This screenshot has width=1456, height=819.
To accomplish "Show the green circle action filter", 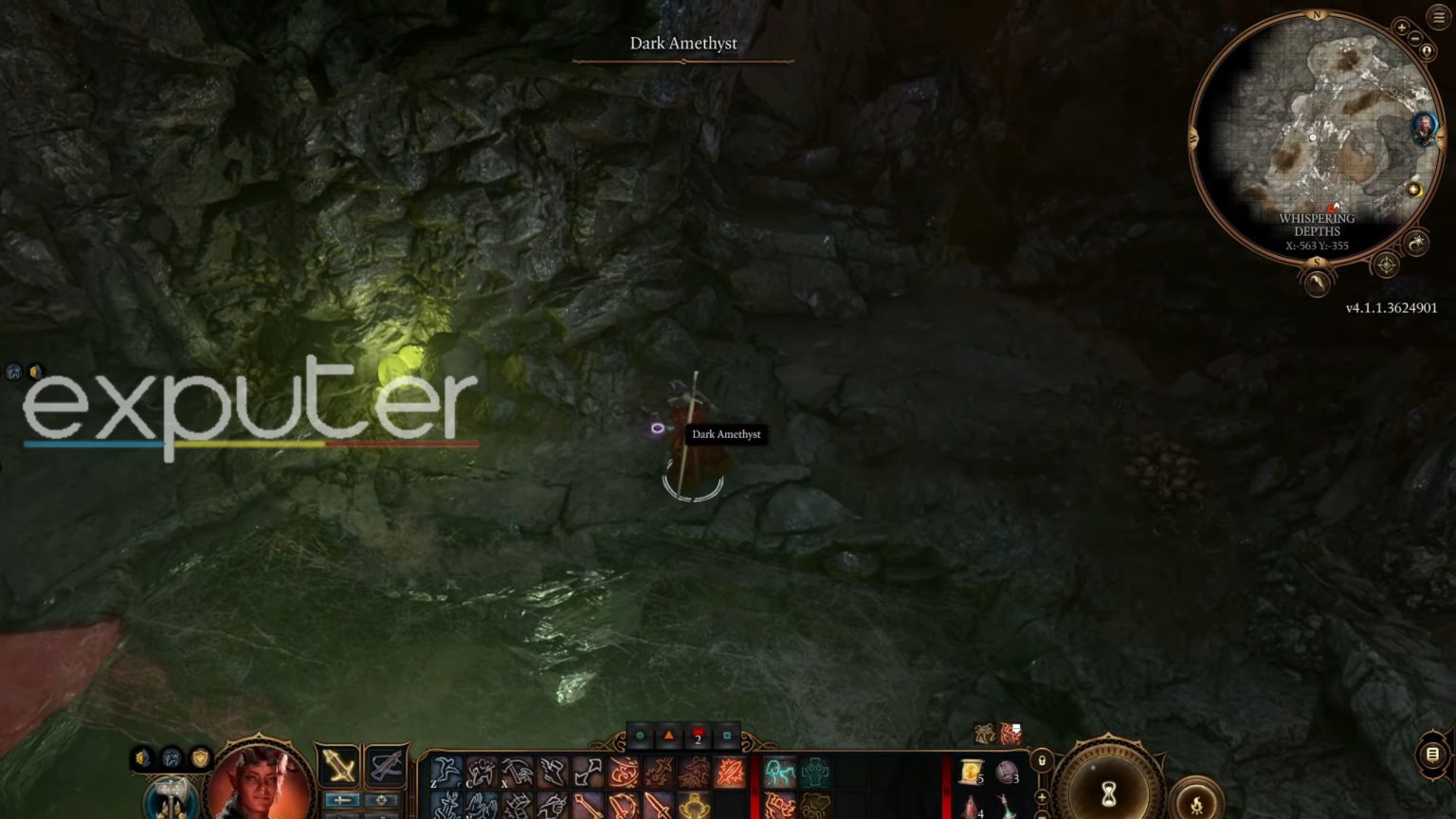I will (x=640, y=736).
